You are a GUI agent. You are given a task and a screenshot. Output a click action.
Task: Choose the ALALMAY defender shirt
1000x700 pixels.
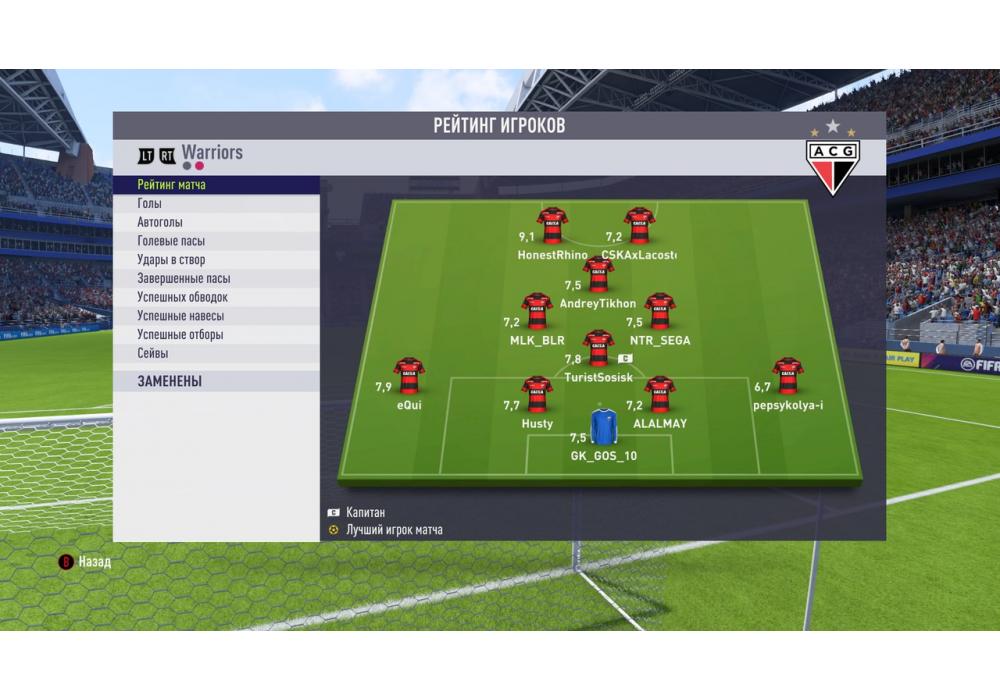click(x=659, y=394)
